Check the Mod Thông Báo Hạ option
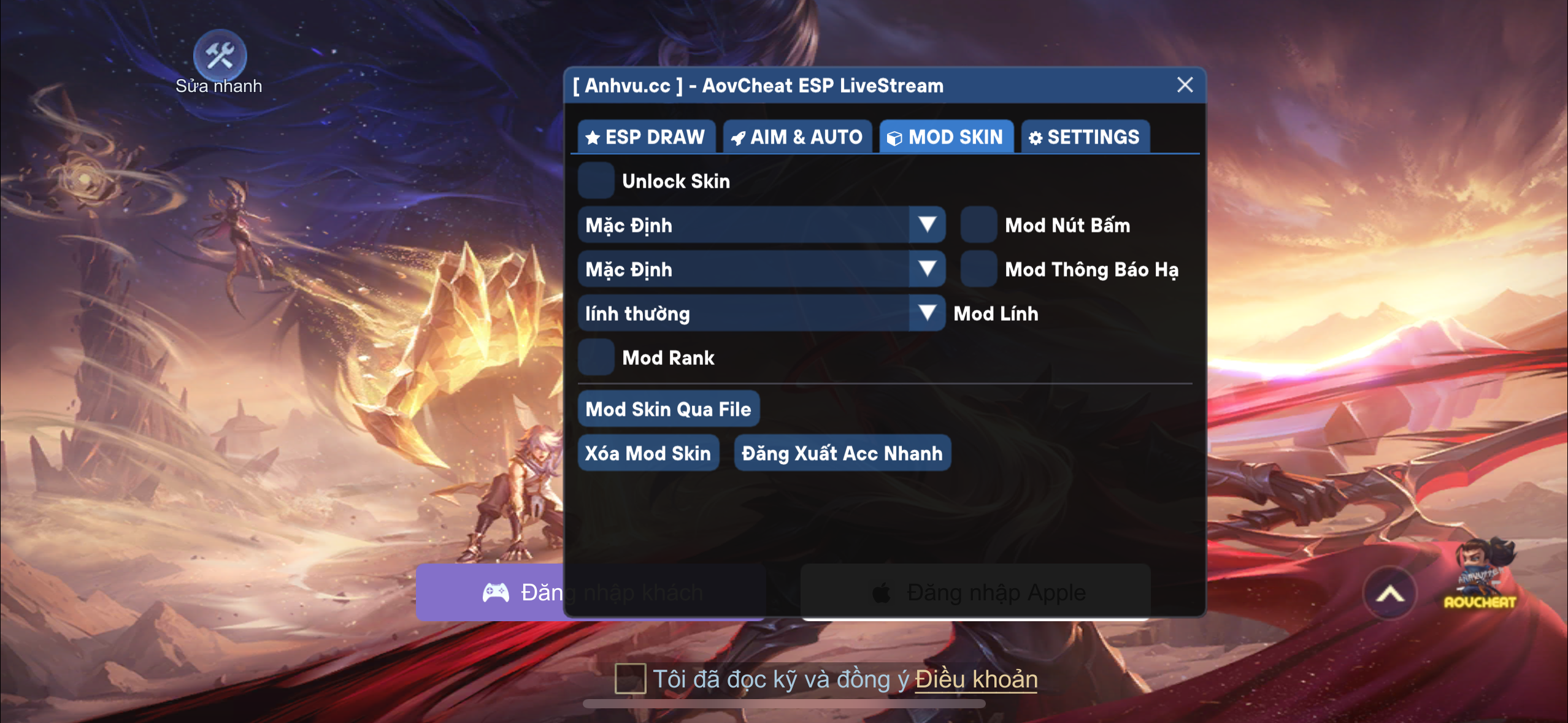Screen dimensions: 1568x723 [978, 269]
